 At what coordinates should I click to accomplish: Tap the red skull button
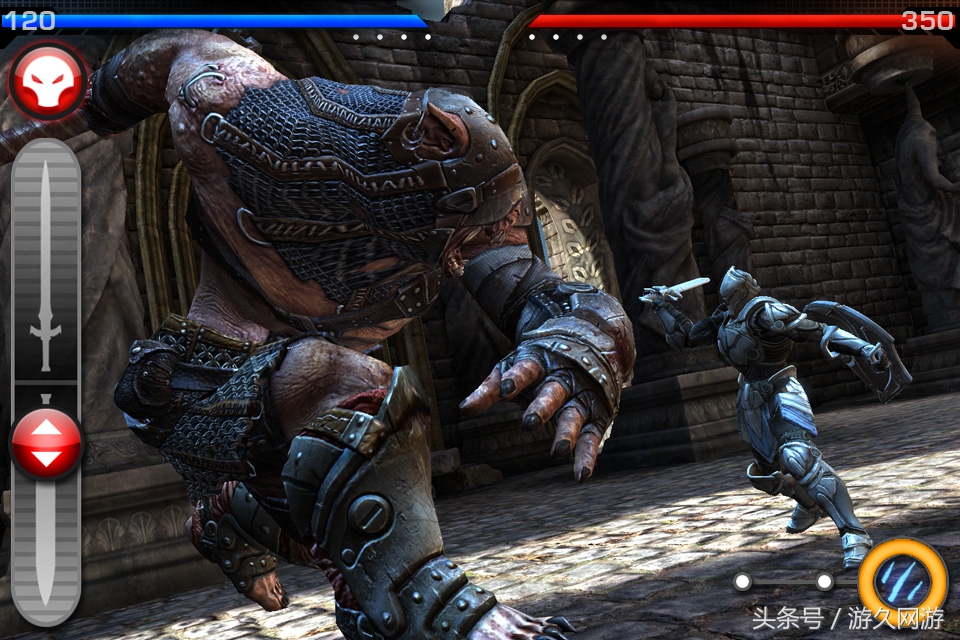tap(47, 79)
